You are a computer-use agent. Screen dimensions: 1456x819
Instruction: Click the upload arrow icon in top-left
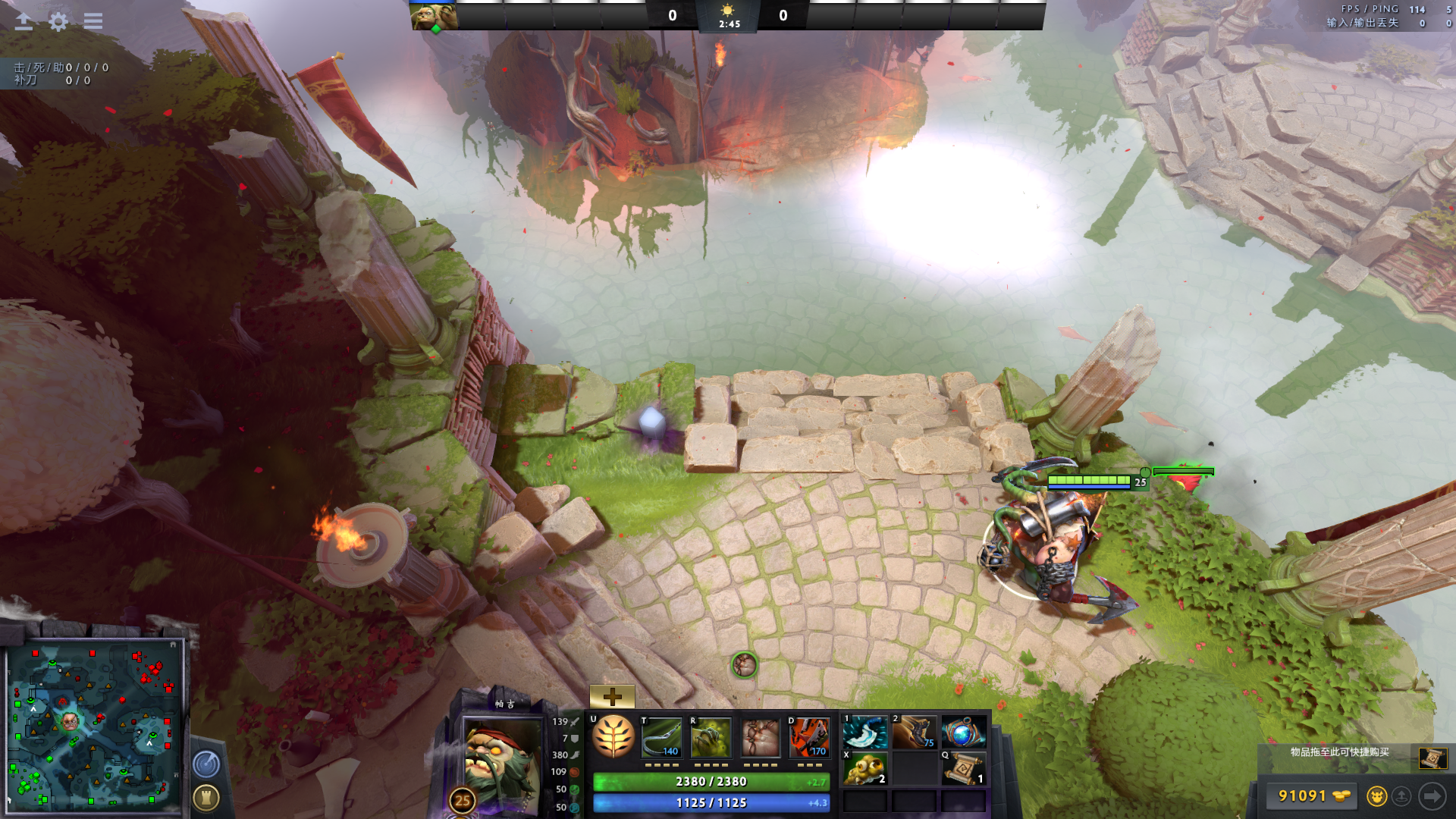24,21
